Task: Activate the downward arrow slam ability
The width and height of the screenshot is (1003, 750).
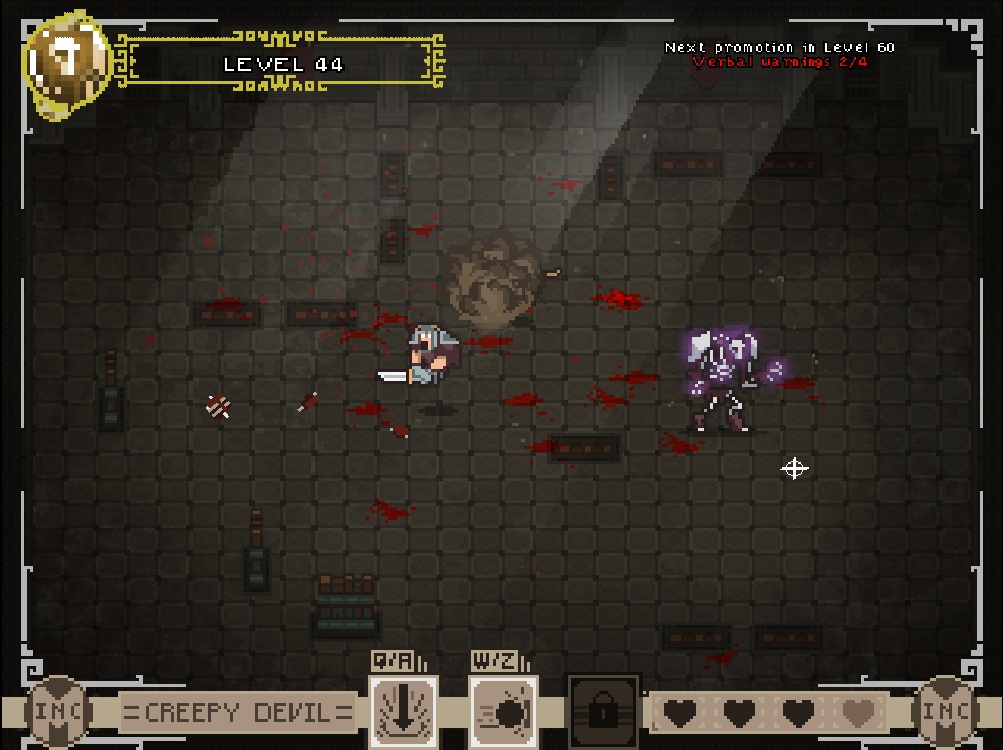Action: pyautogui.click(x=403, y=711)
